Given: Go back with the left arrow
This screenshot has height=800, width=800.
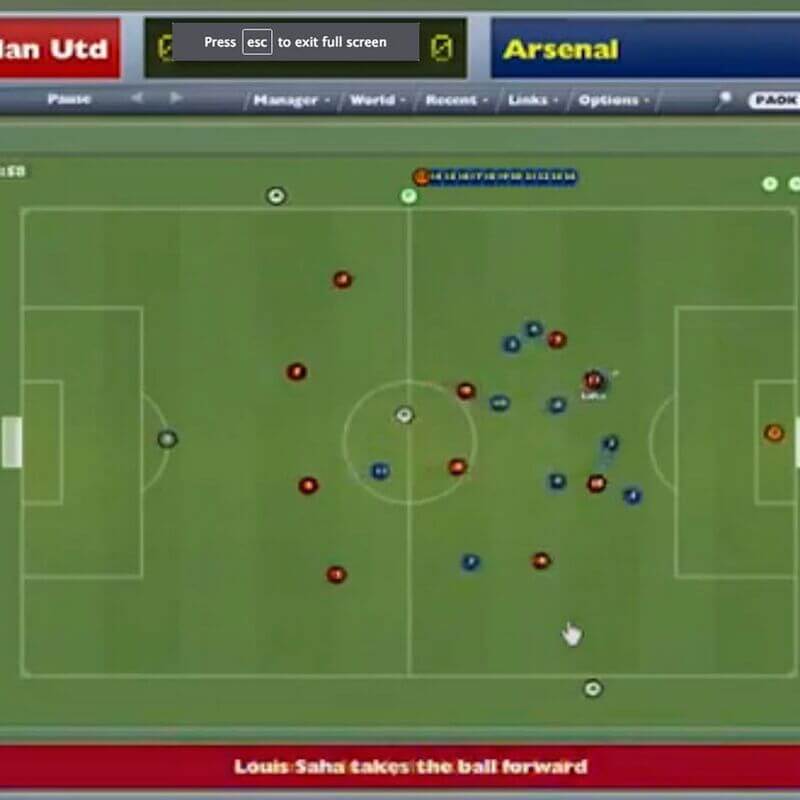Looking at the screenshot, I should [x=137, y=98].
